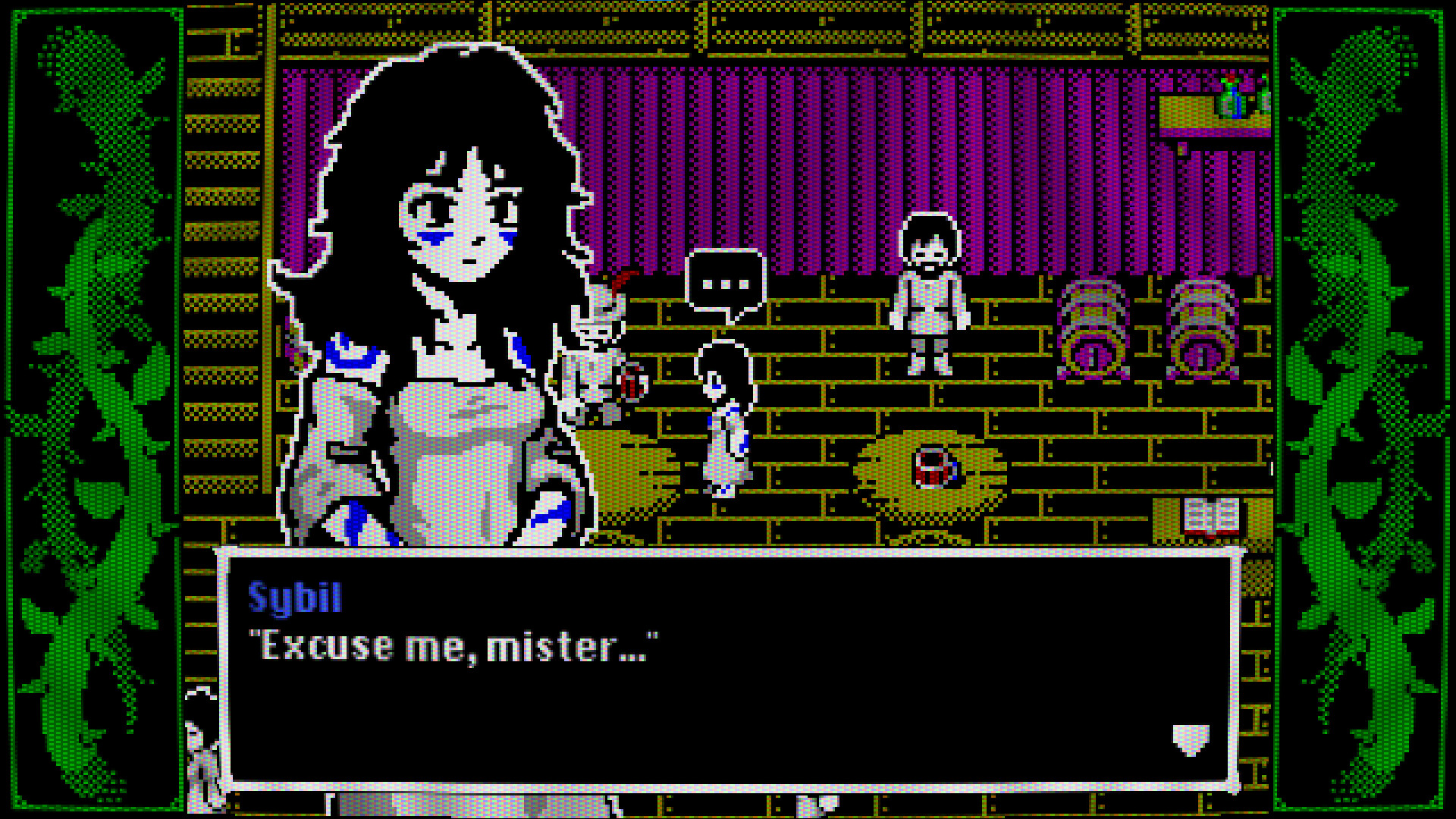Select the rightmost wooden barrel
The height and width of the screenshot is (819, 1456).
(1202, 330)
